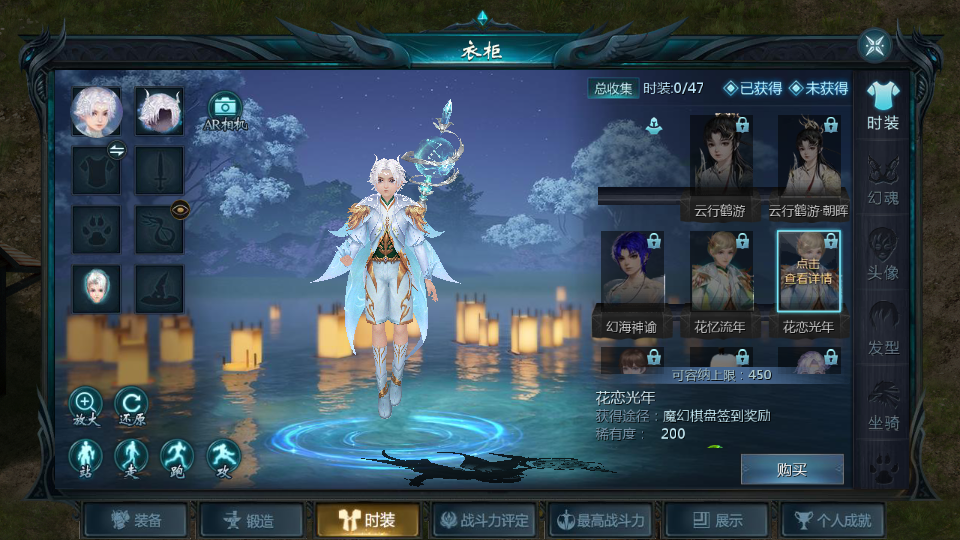Switch to the 锻造 forging tab

252,520
